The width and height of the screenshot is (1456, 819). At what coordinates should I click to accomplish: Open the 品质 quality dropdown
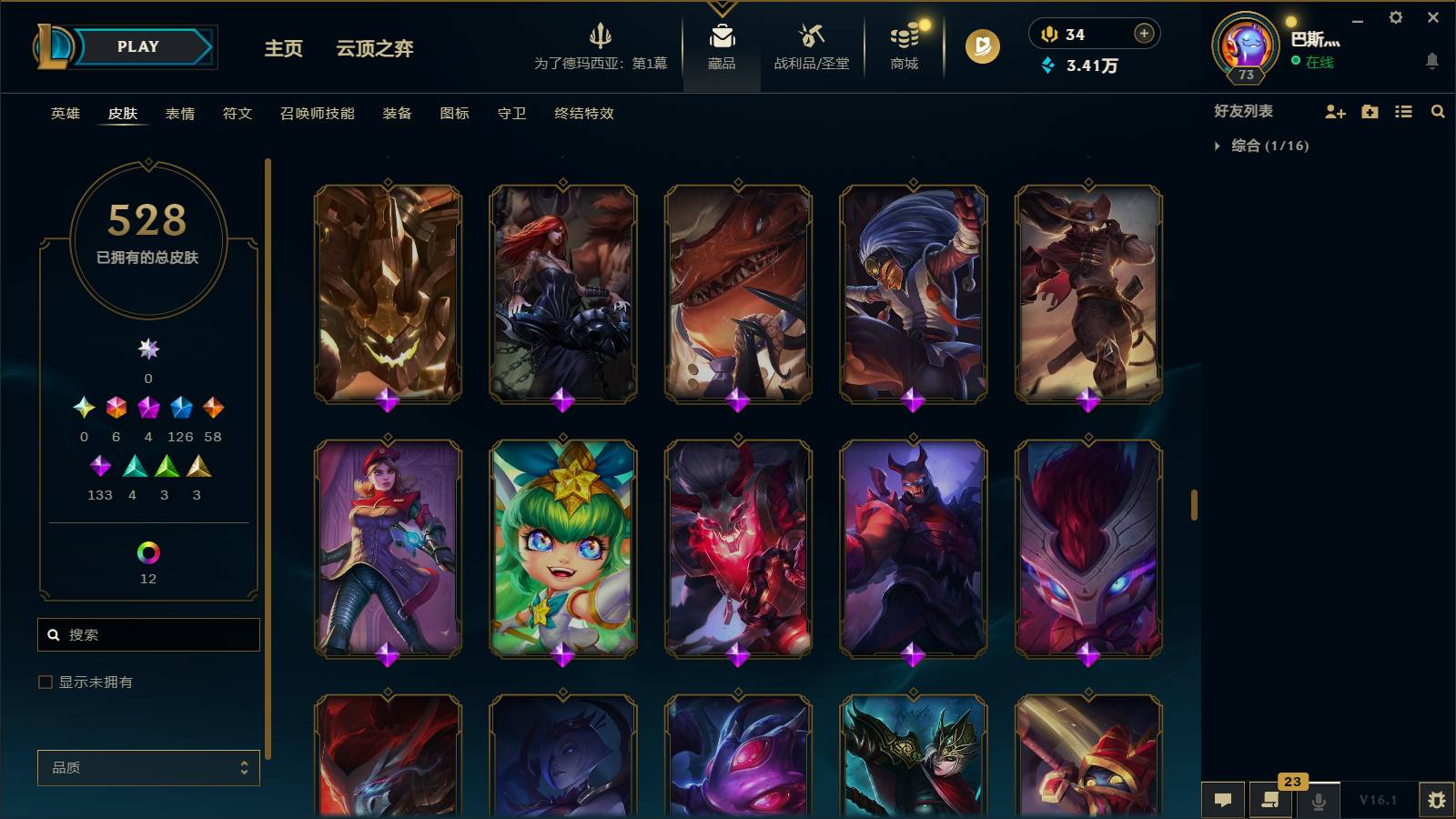coord(148,767)
